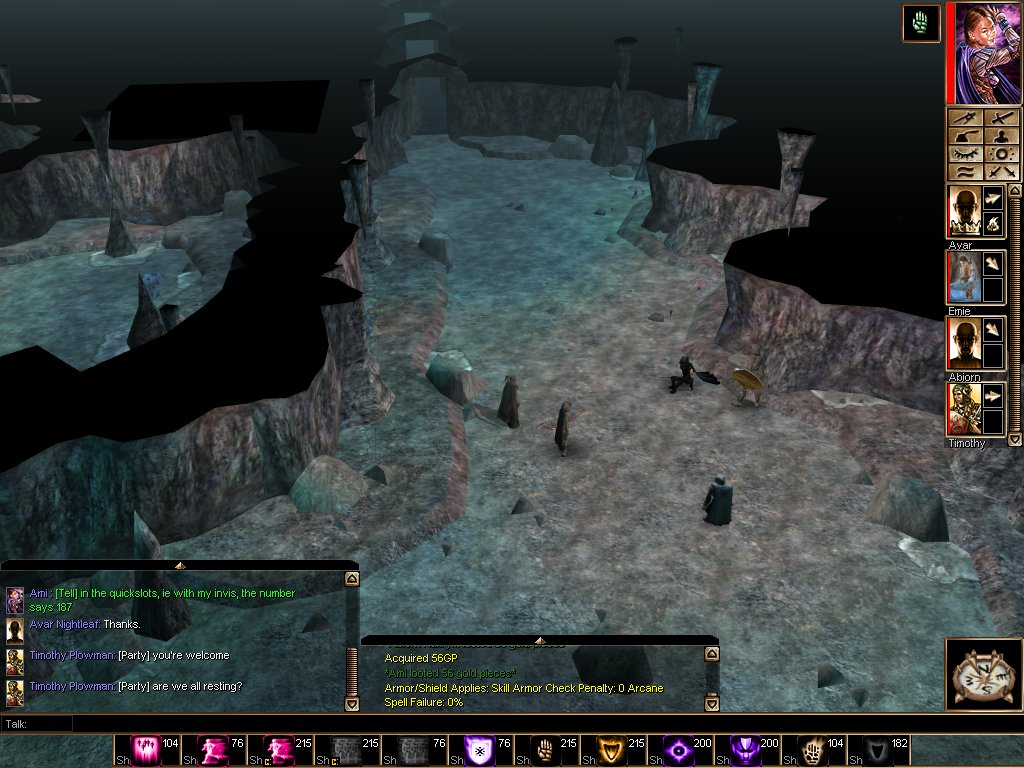Expand the chat window with its top arrow

coord(180,566)
